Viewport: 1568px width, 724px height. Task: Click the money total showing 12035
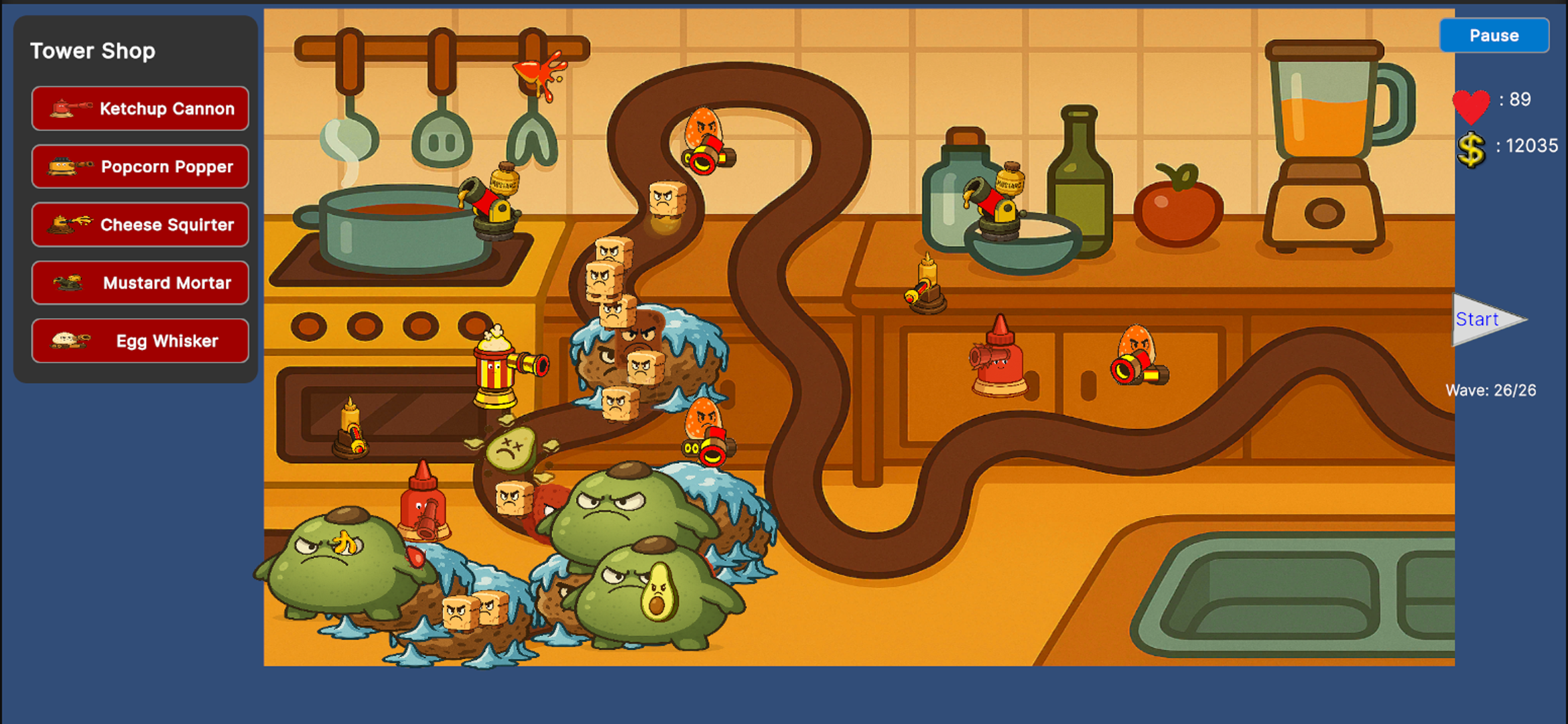click(x=1531, y=146)
